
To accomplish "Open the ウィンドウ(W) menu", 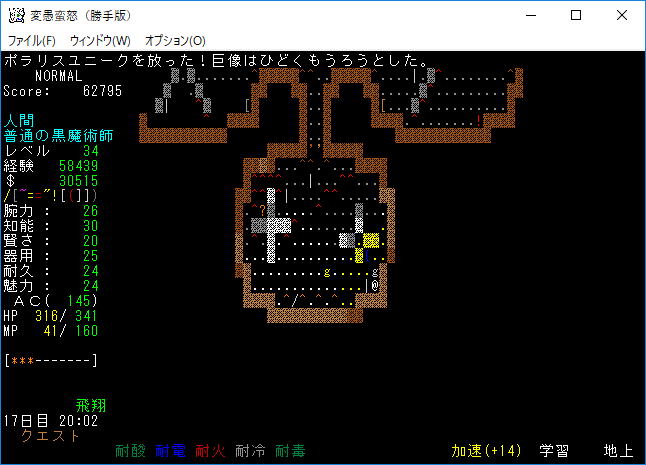I will pos(100,41).
